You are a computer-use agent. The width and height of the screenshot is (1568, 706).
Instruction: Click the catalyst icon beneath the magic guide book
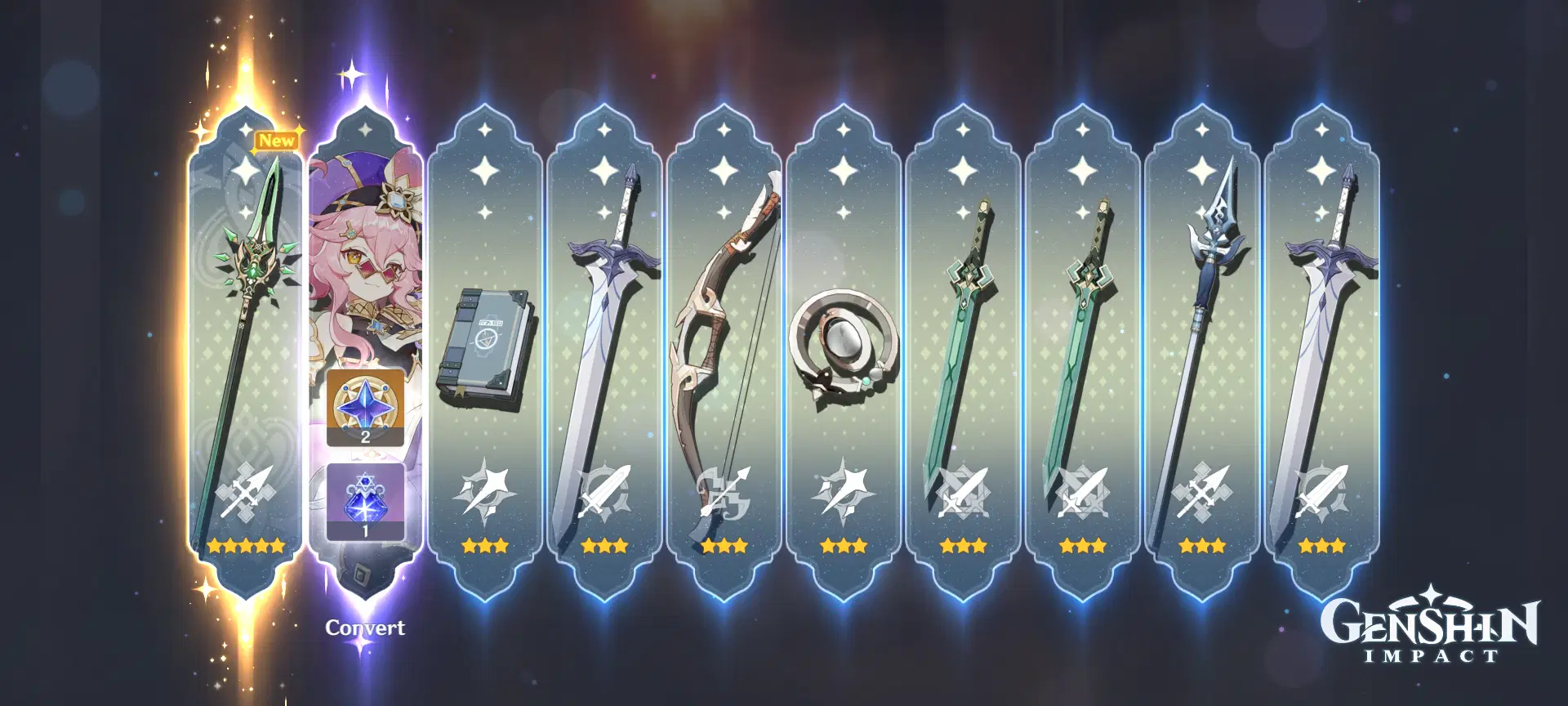[x=486, y=493]
